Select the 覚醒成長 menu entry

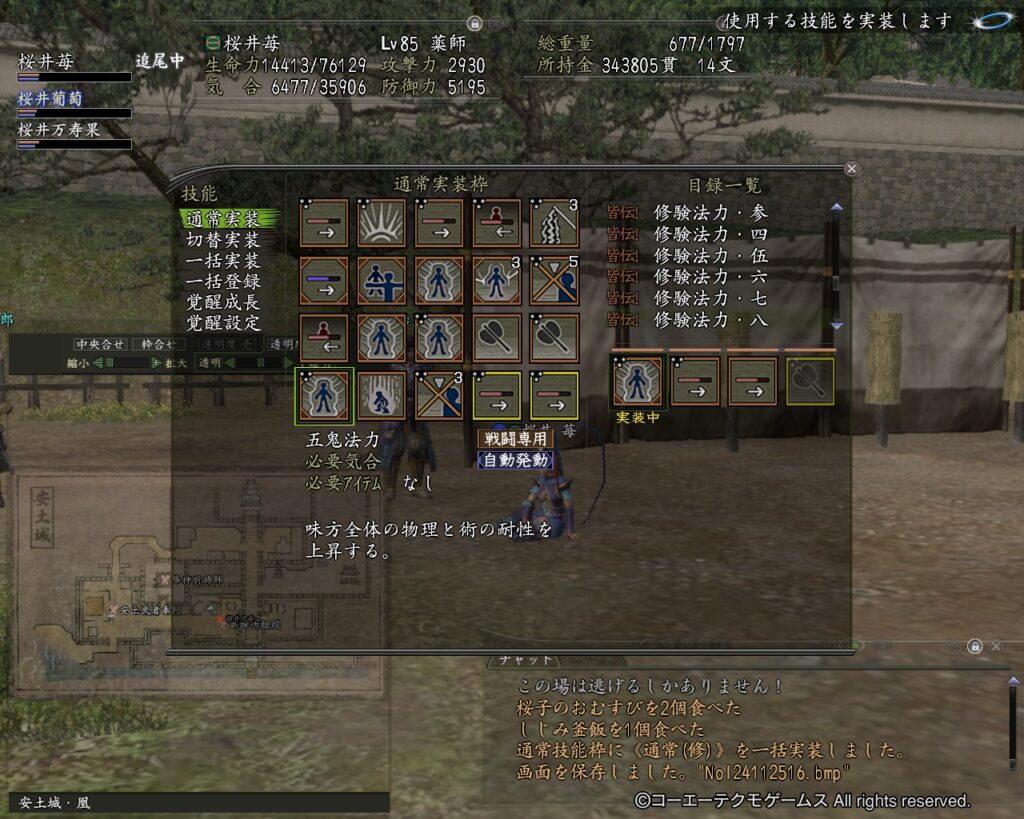[x=223, y=302]
